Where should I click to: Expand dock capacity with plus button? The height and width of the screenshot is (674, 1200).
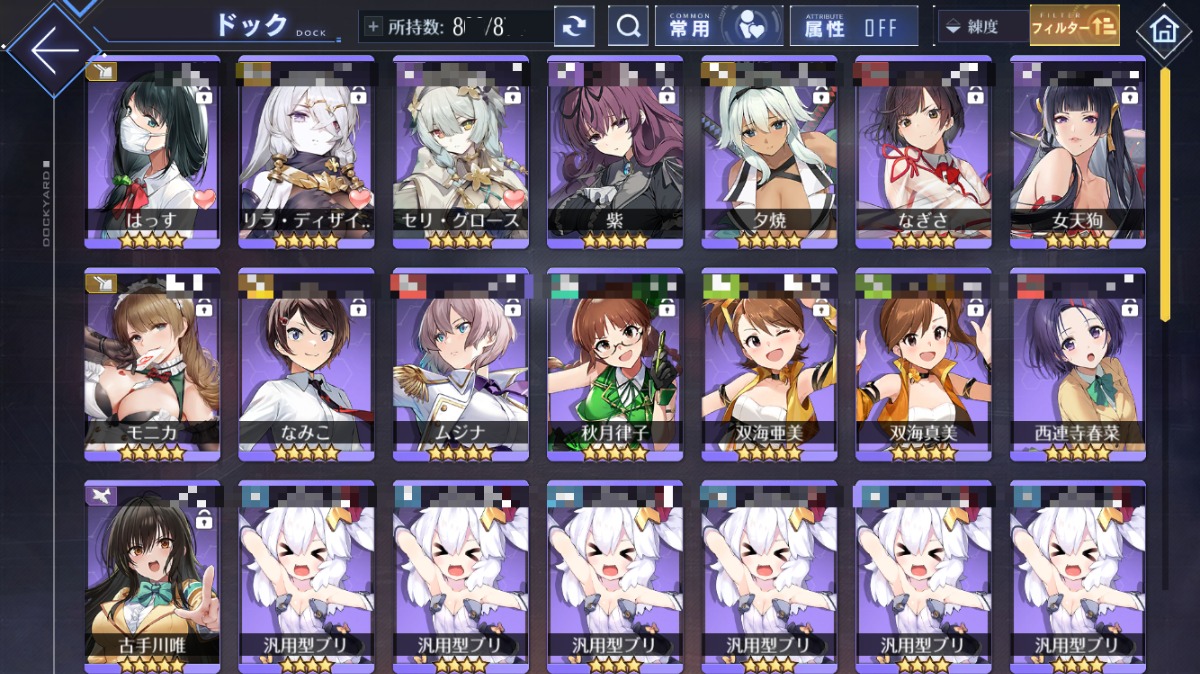click(374, 27)
